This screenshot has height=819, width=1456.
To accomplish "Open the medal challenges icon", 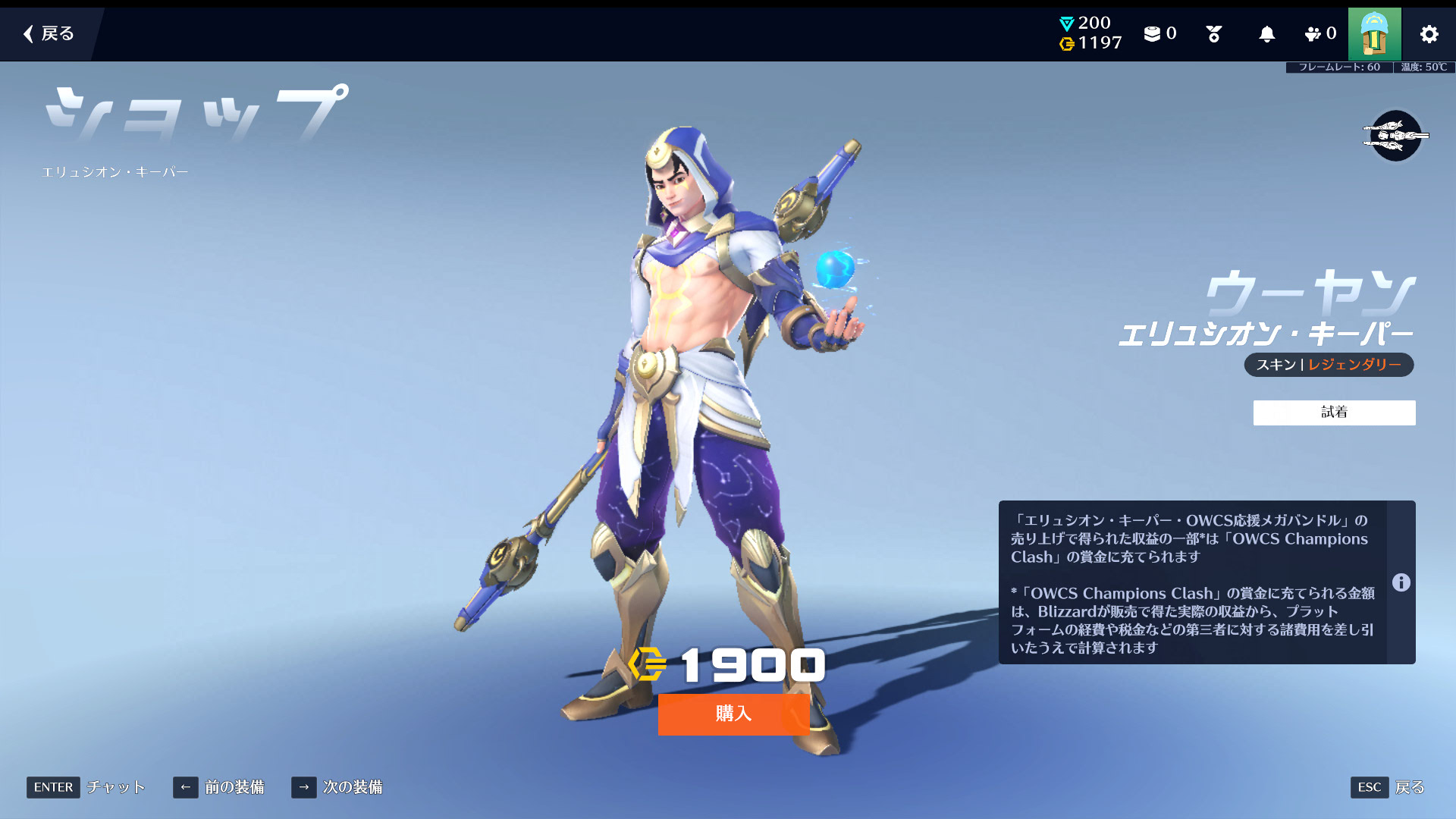I will (x=1213, y=34).
